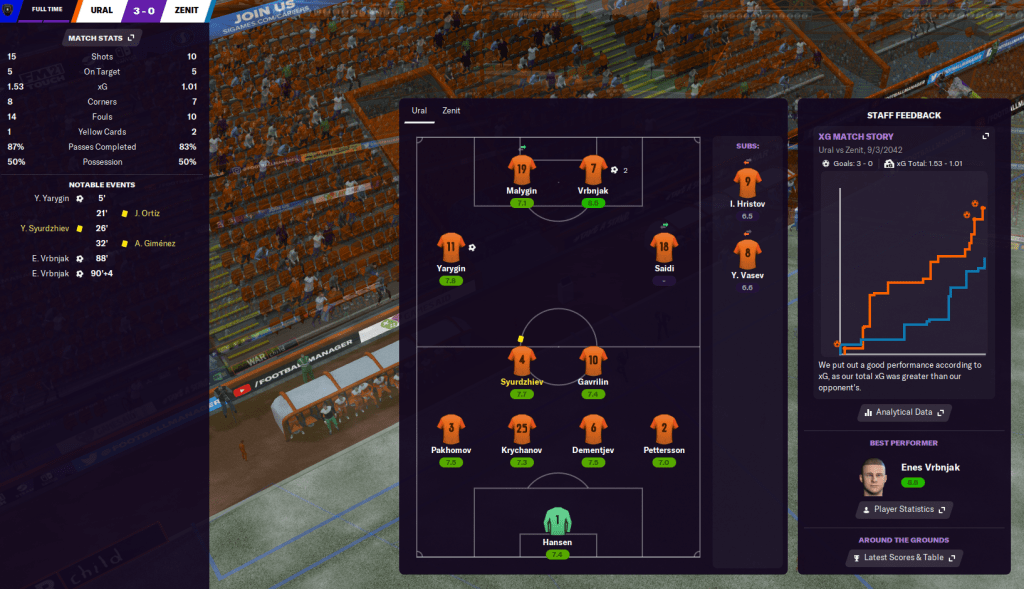Screen dimensions: 1024x589
Task: Click goalkeeper Hansen's green shirt
Action: pos(557,522)
